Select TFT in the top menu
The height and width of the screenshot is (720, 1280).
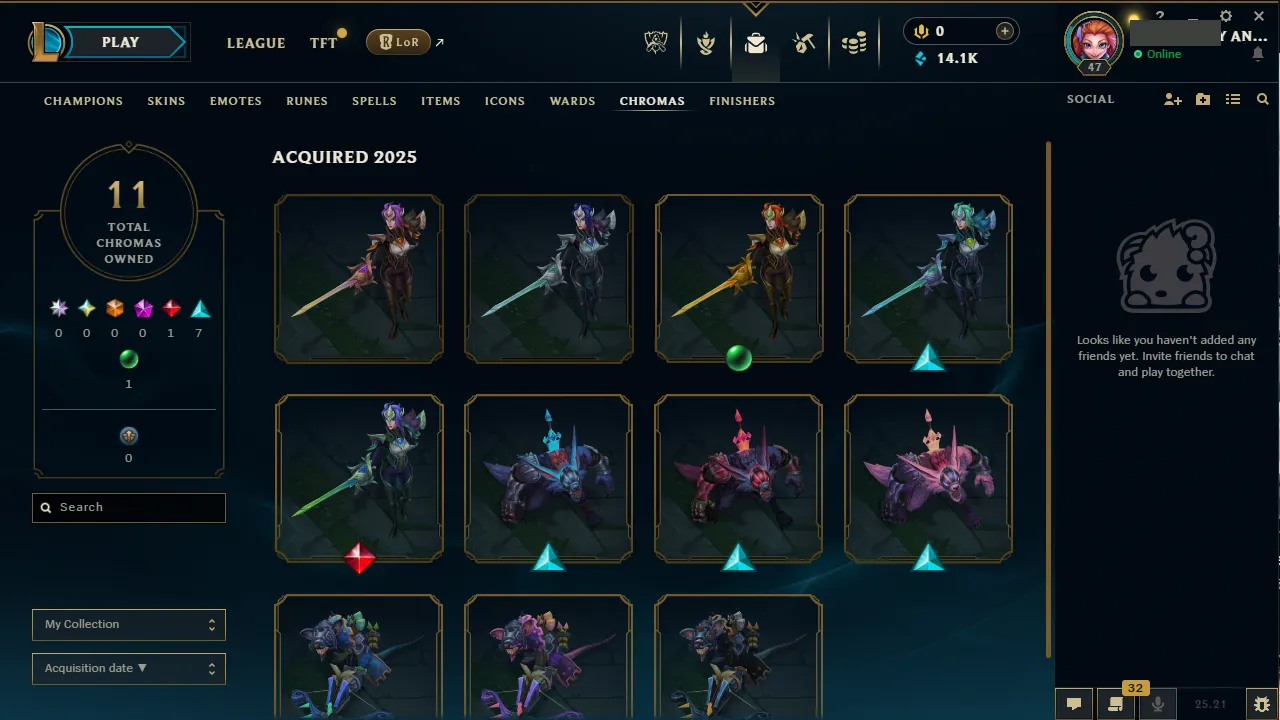point(322,43)
